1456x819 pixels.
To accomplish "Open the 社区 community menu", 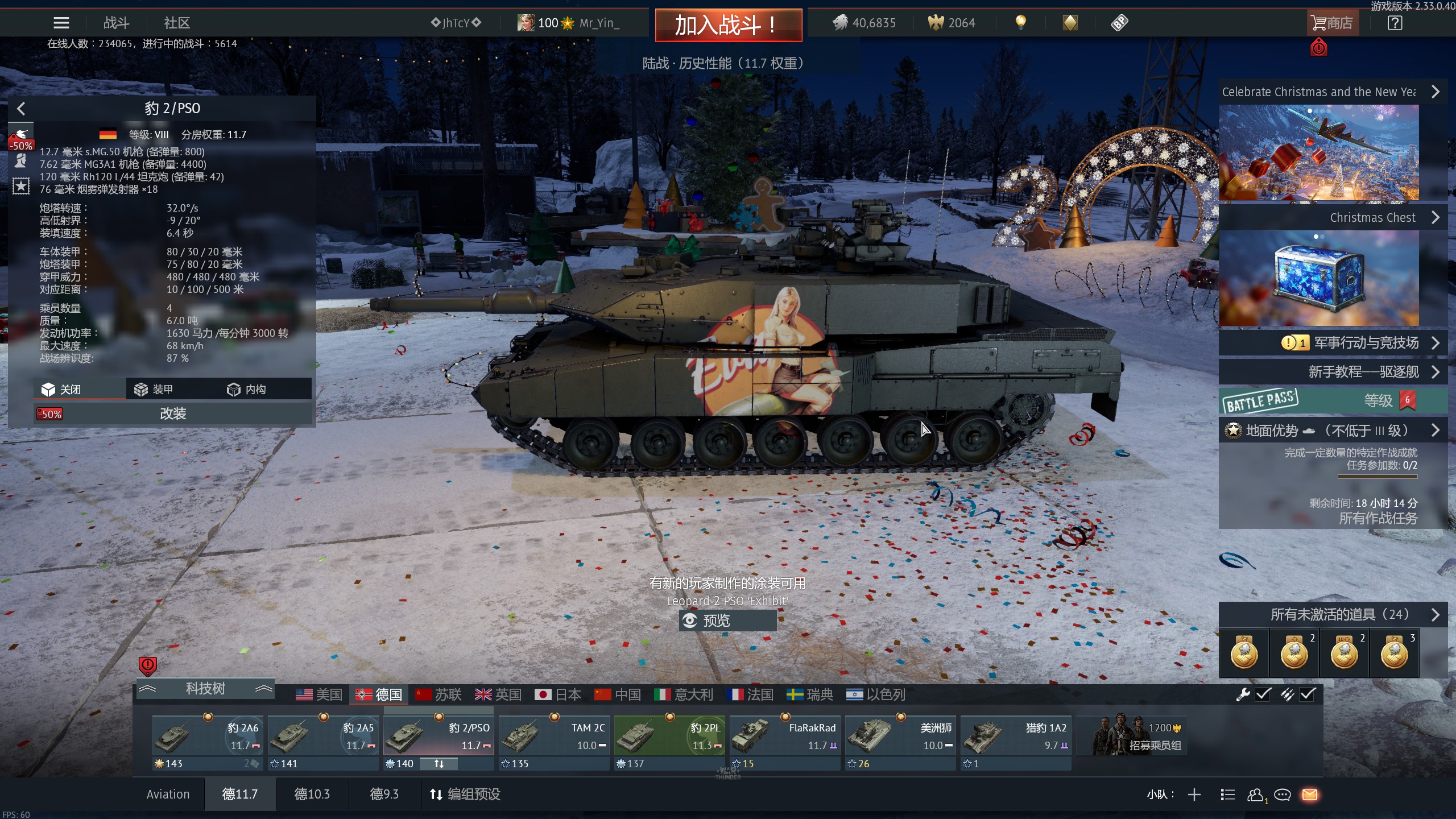I will (x=176, y=23).
